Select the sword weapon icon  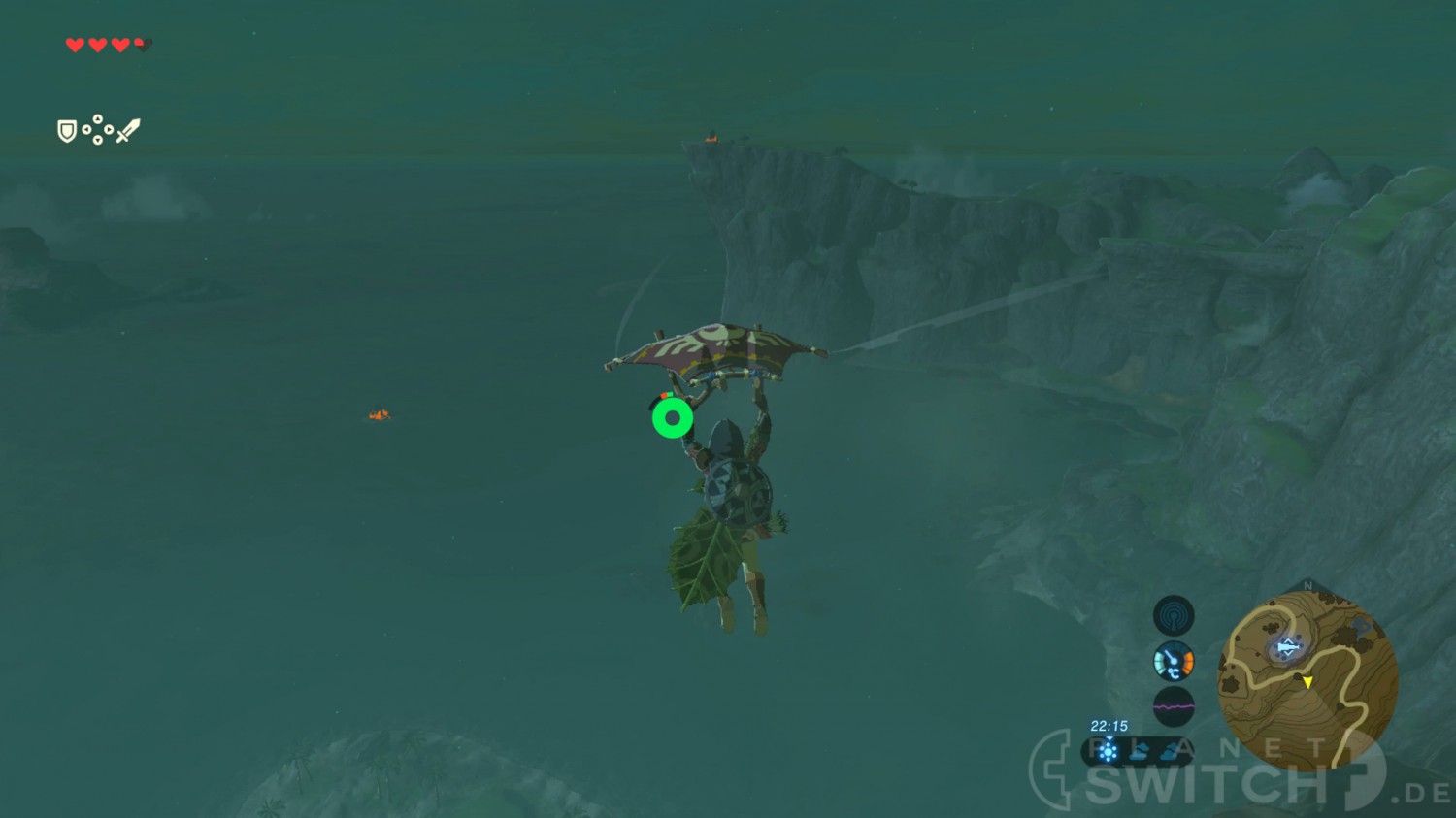(128, 130)
